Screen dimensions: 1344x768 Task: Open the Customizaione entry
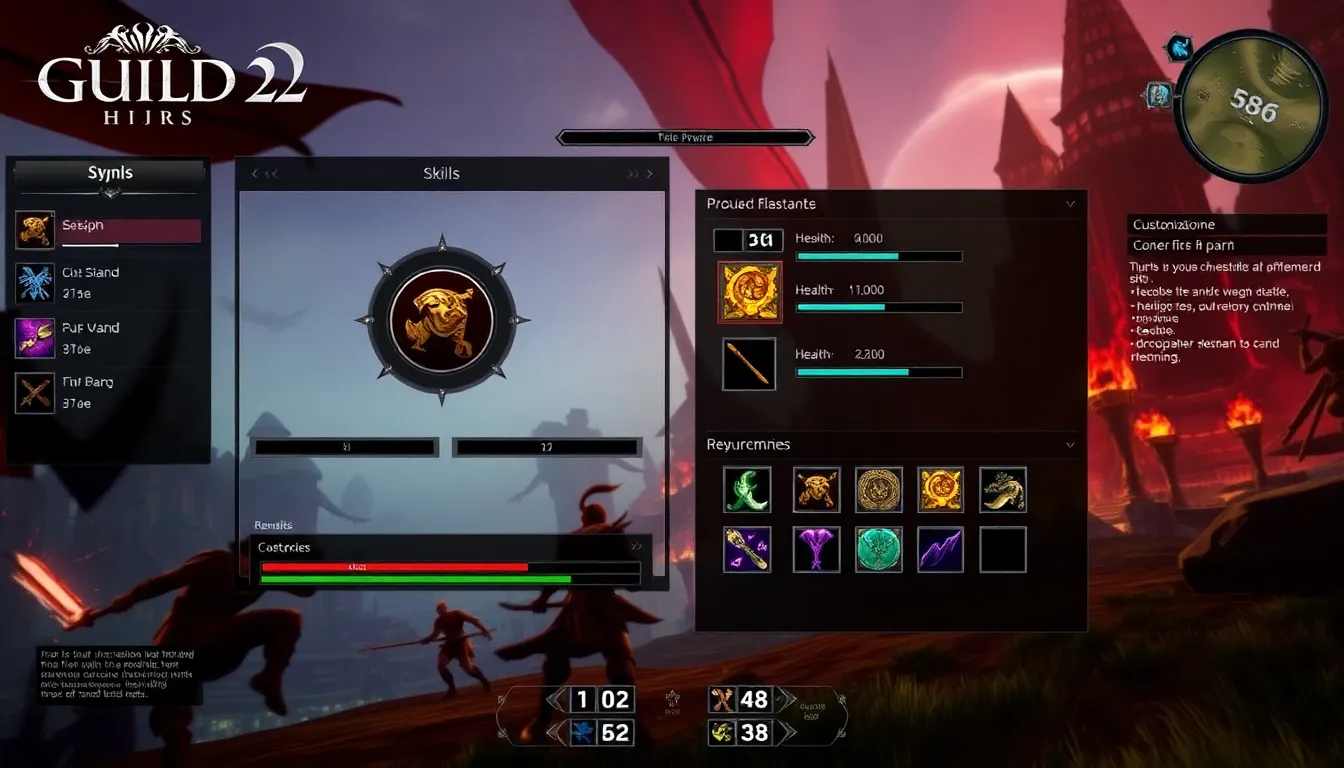[1227, 225]
